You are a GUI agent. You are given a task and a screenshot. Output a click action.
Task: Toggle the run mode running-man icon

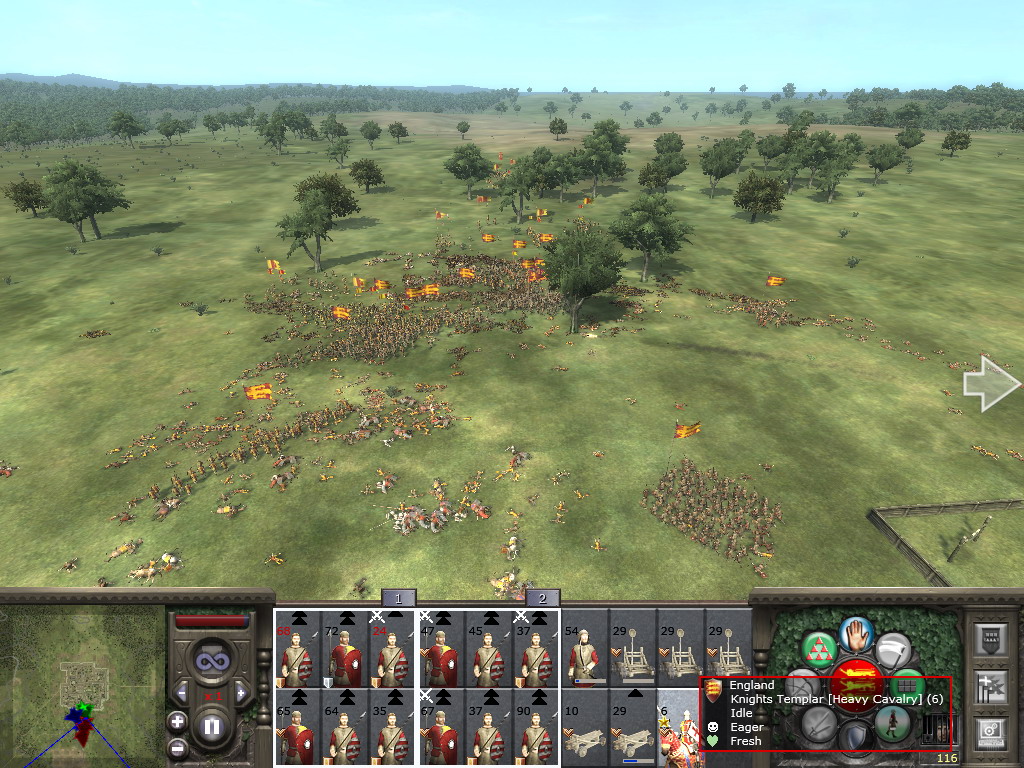892,722
